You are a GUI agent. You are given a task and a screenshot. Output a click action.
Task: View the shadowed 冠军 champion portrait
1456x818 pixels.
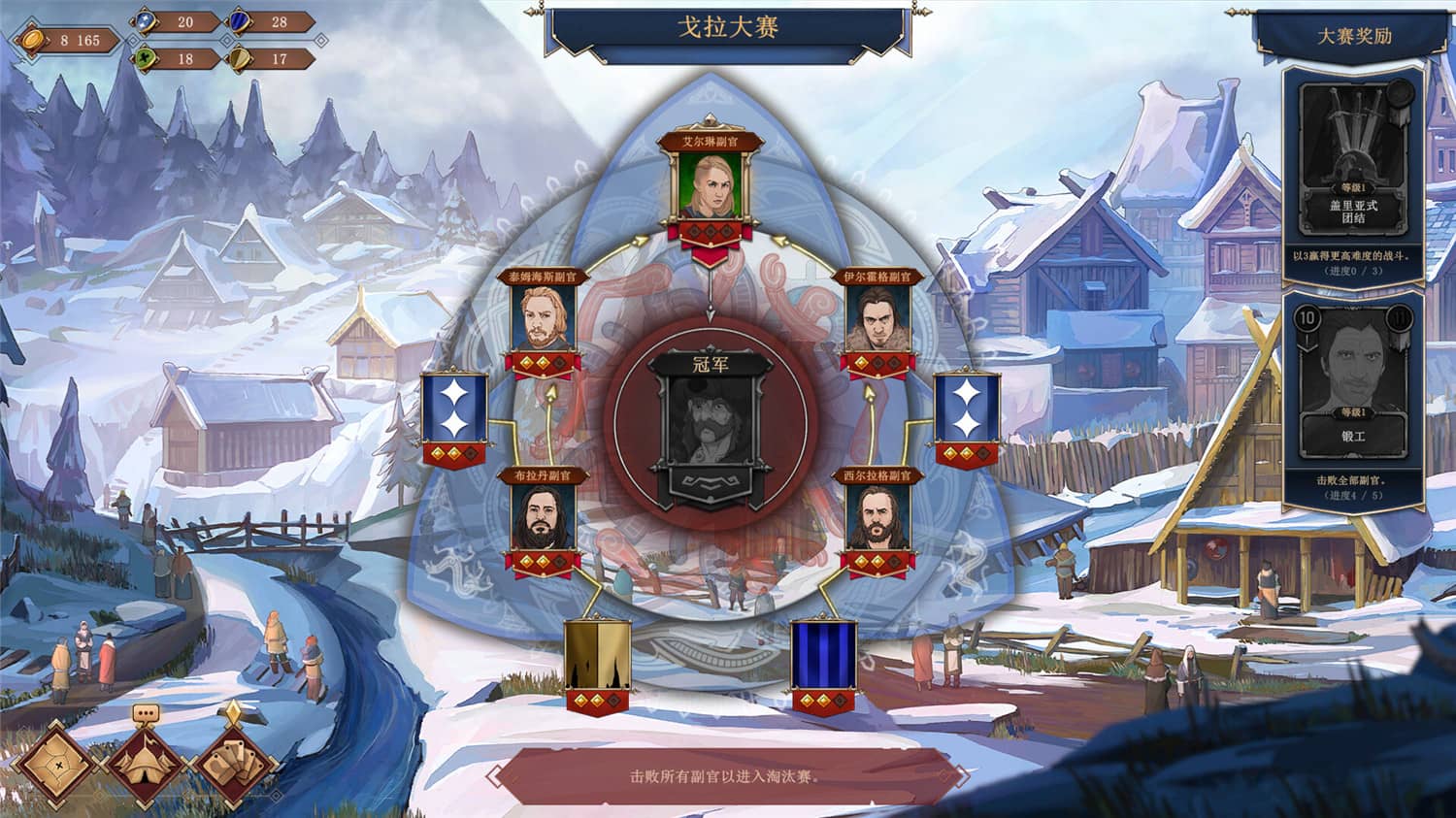point(710,420)
